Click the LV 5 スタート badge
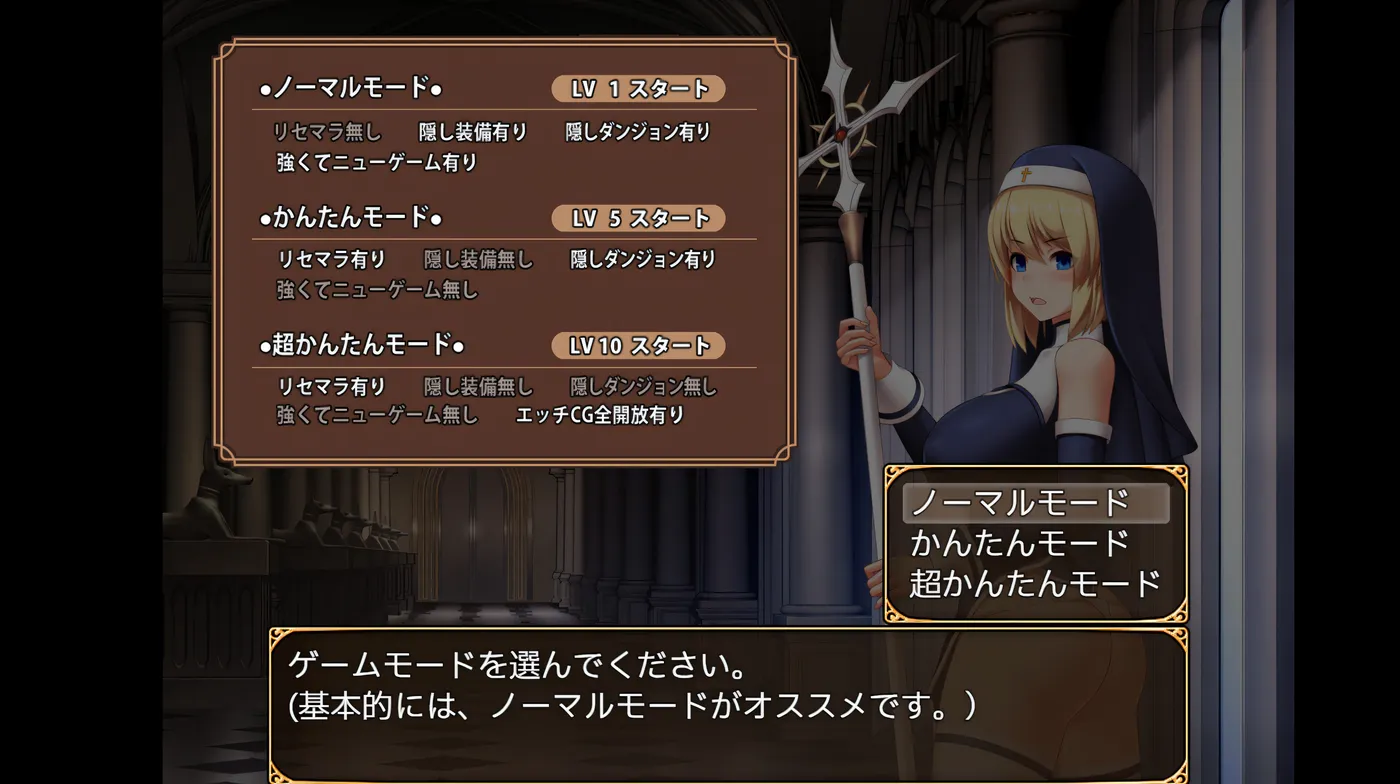Screen dimensions: 1400x784 (637, 217)
